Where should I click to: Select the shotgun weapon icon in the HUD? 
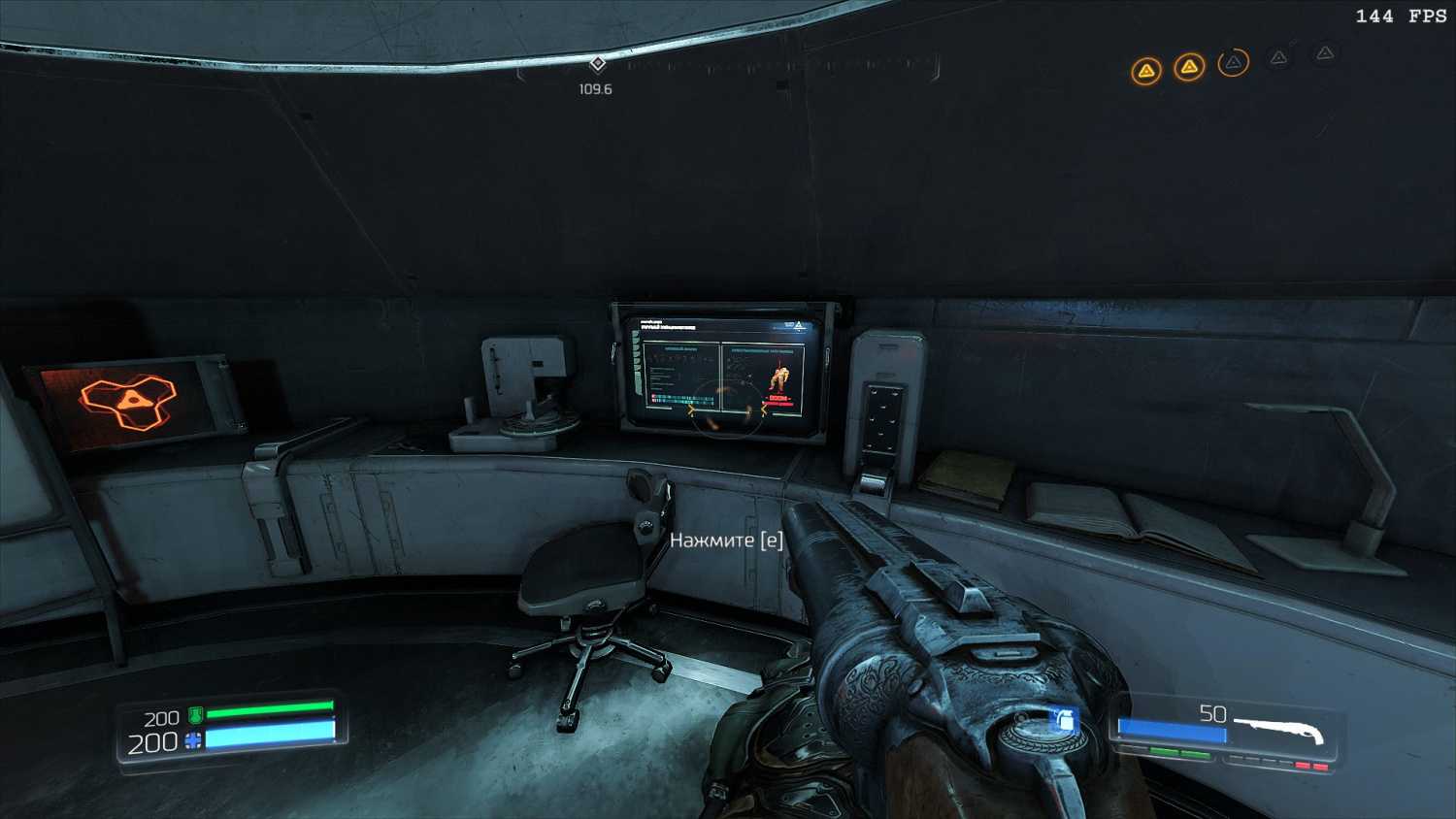(1279, 729)
